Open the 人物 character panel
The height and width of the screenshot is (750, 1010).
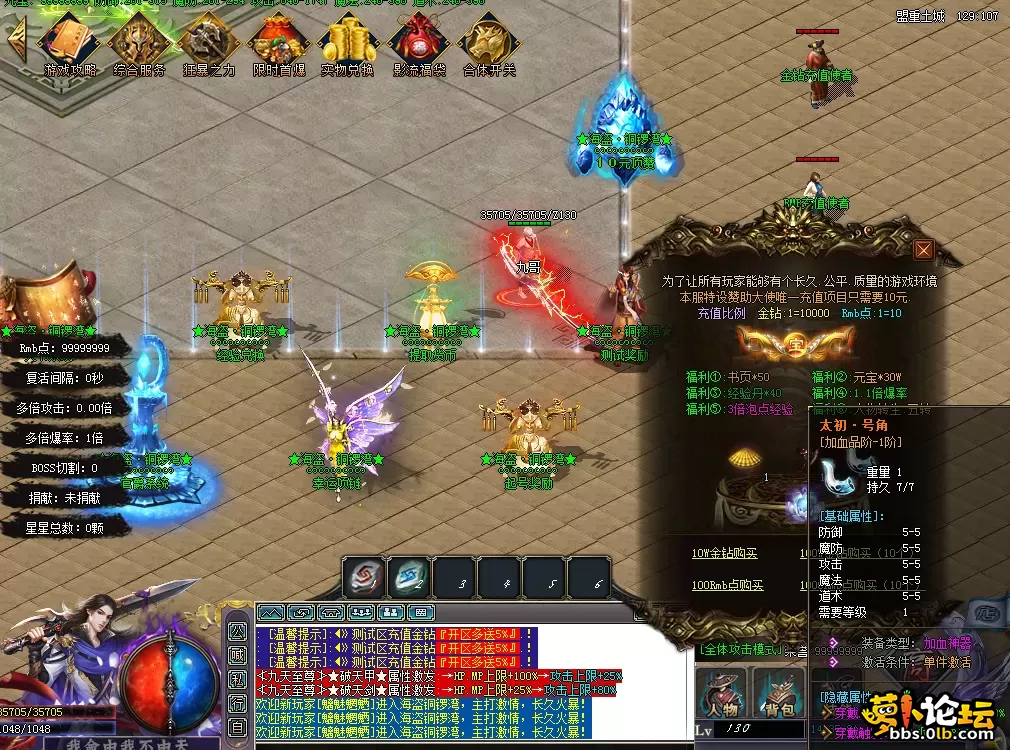(723, 694)
